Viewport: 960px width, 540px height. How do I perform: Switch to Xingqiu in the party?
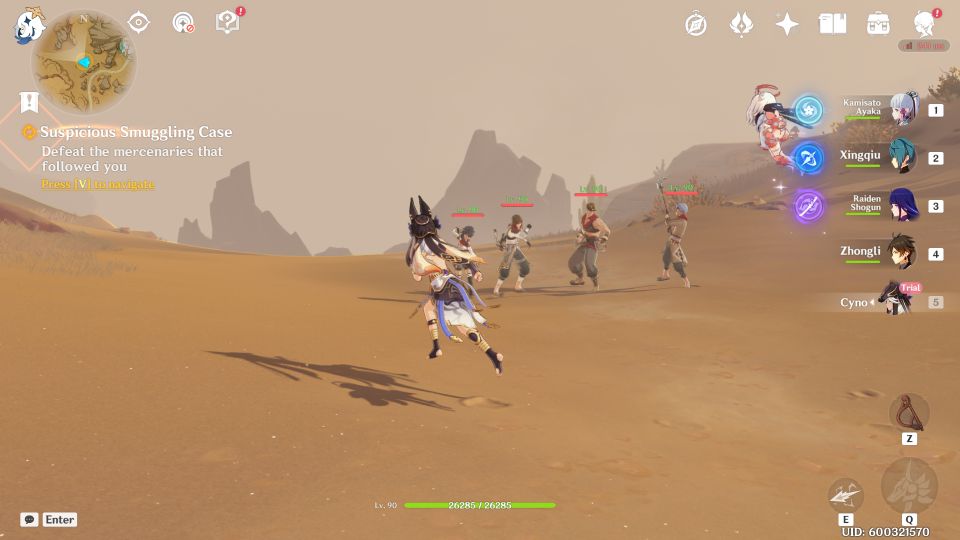pyautogui.click(x=903, y=157)
